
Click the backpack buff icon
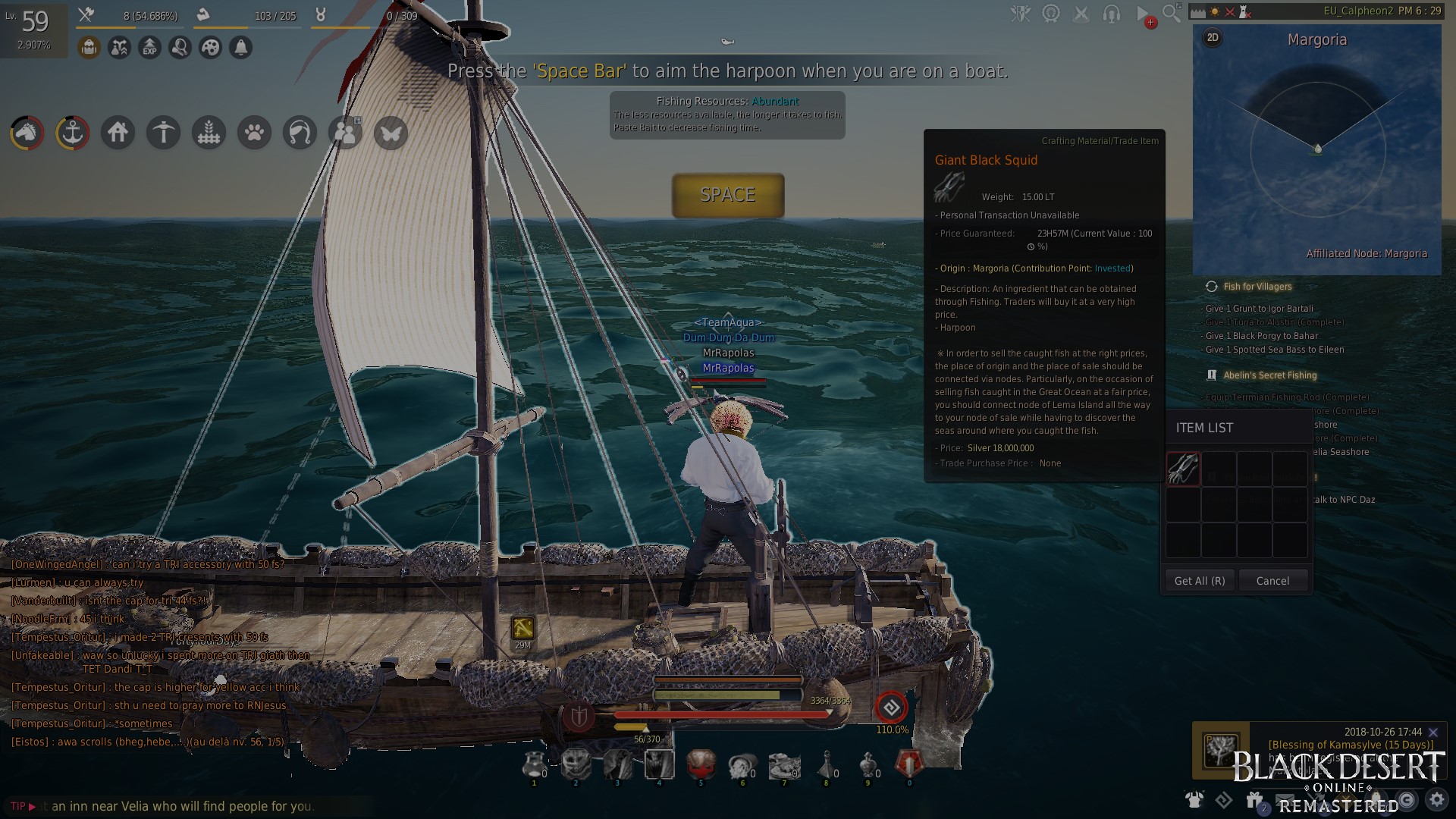pos(89,48)
